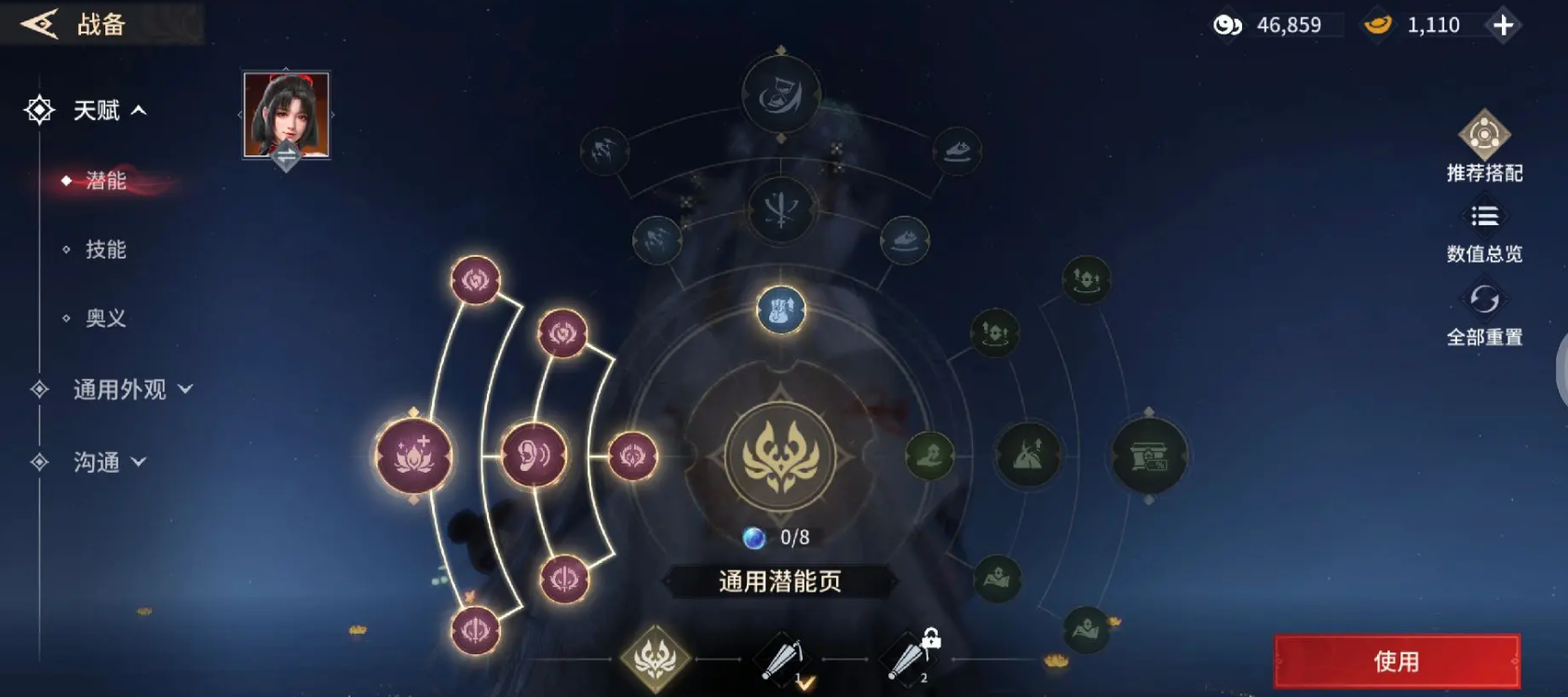Click the + button to add currency

(1502, 25)
